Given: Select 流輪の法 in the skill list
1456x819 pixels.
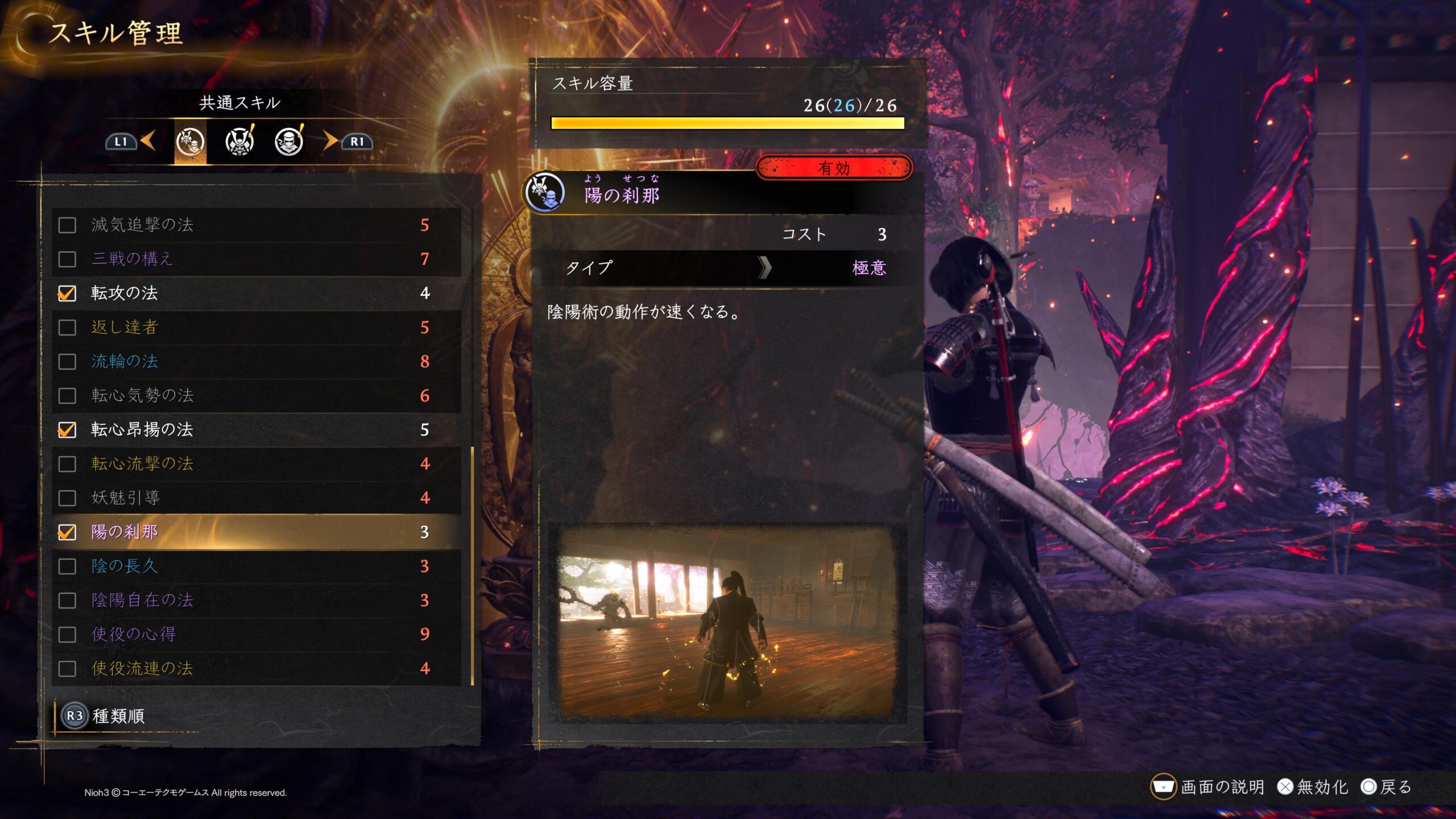Looking at the screenshot, I should pos(256,362).
